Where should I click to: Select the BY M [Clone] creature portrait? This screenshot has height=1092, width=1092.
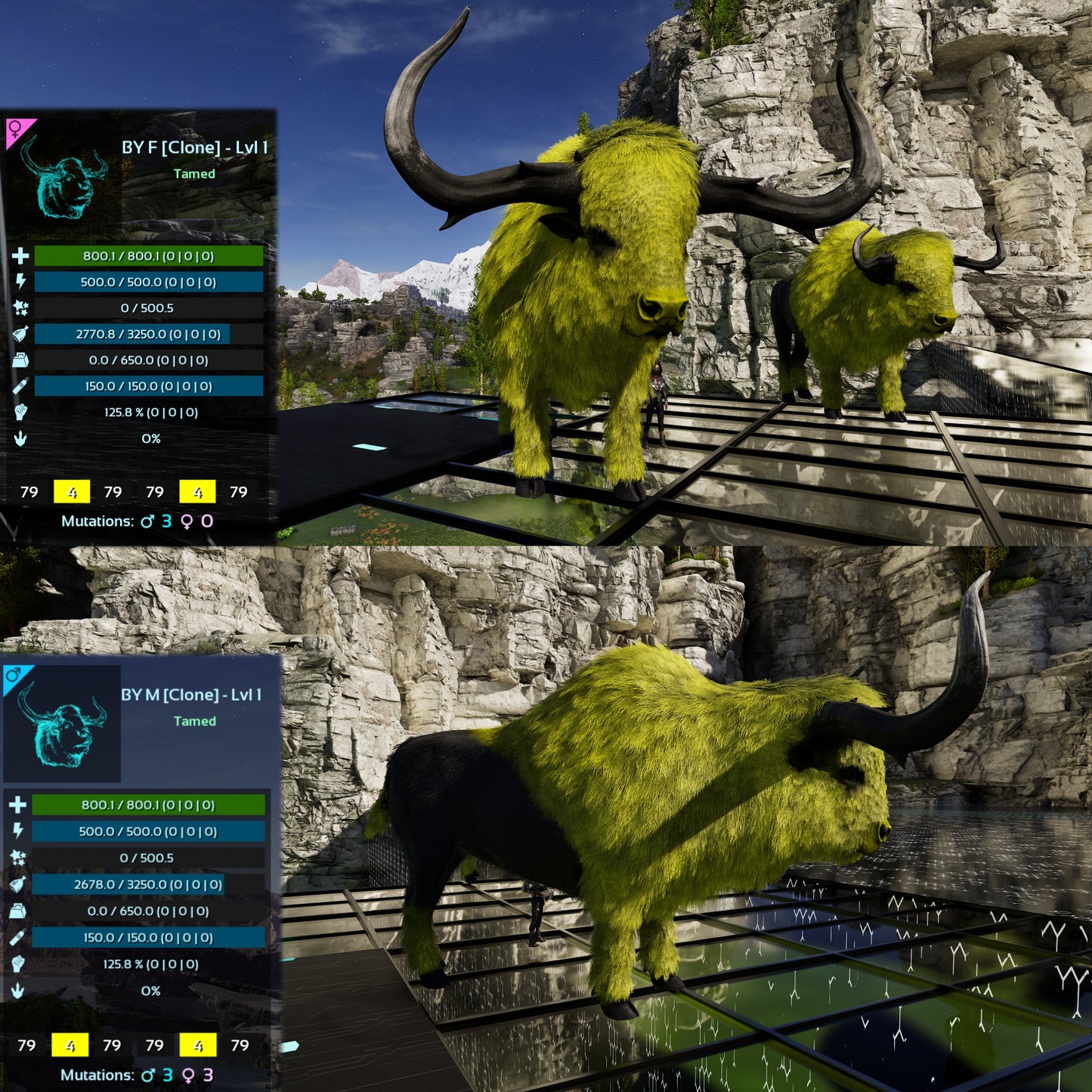63,725
